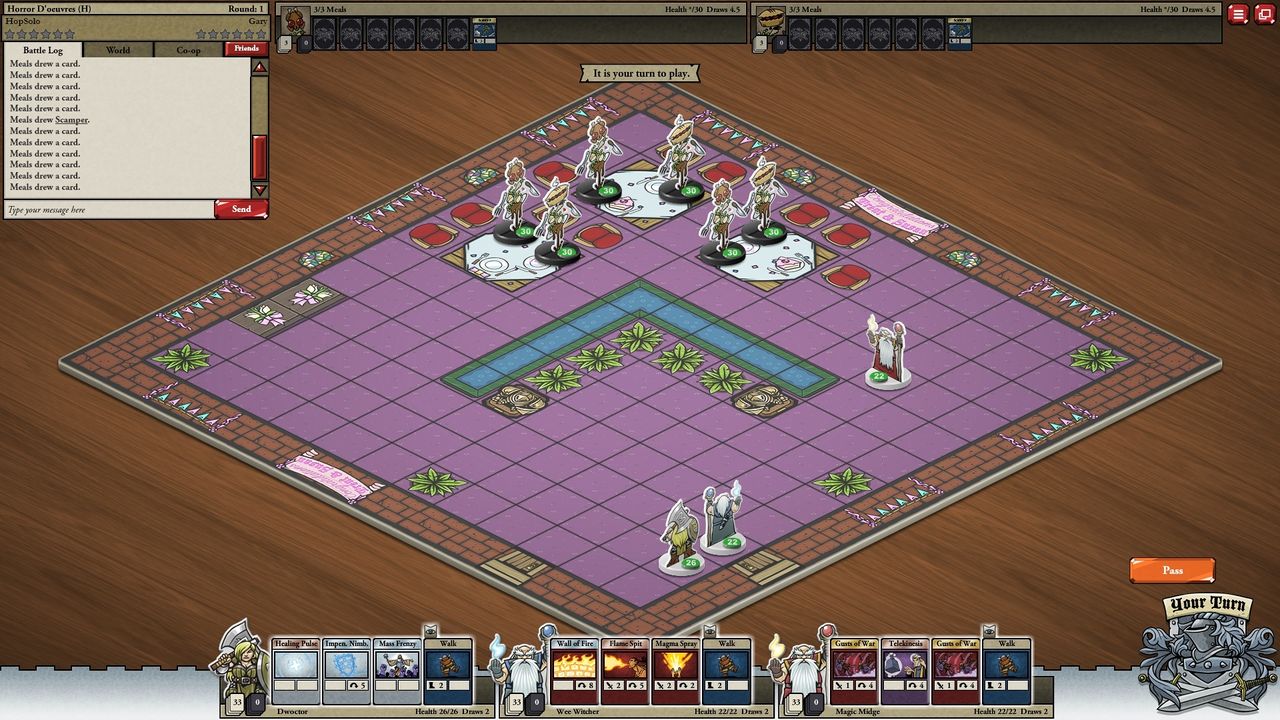Open the Friends list
1280x720 pixels.
tap(246, 48)
